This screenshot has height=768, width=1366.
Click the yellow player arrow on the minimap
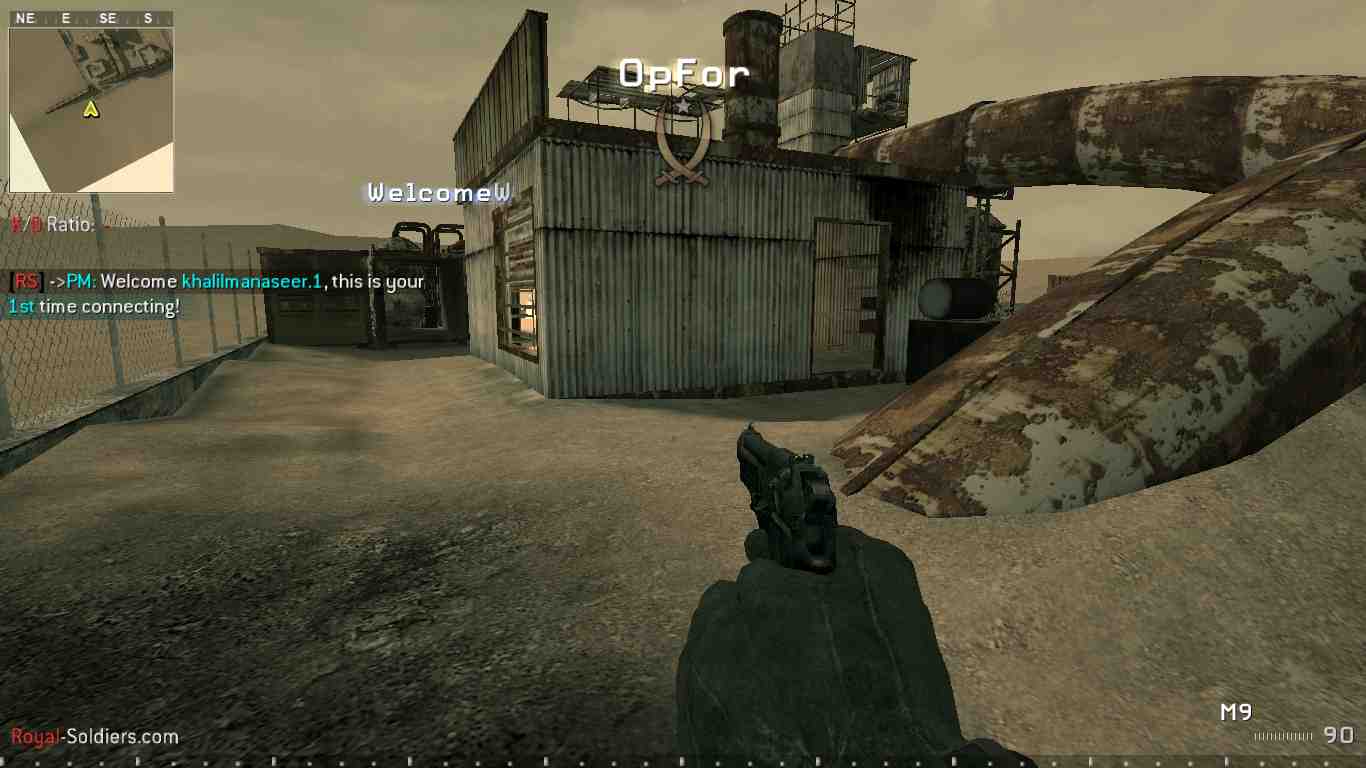(91, 109)
